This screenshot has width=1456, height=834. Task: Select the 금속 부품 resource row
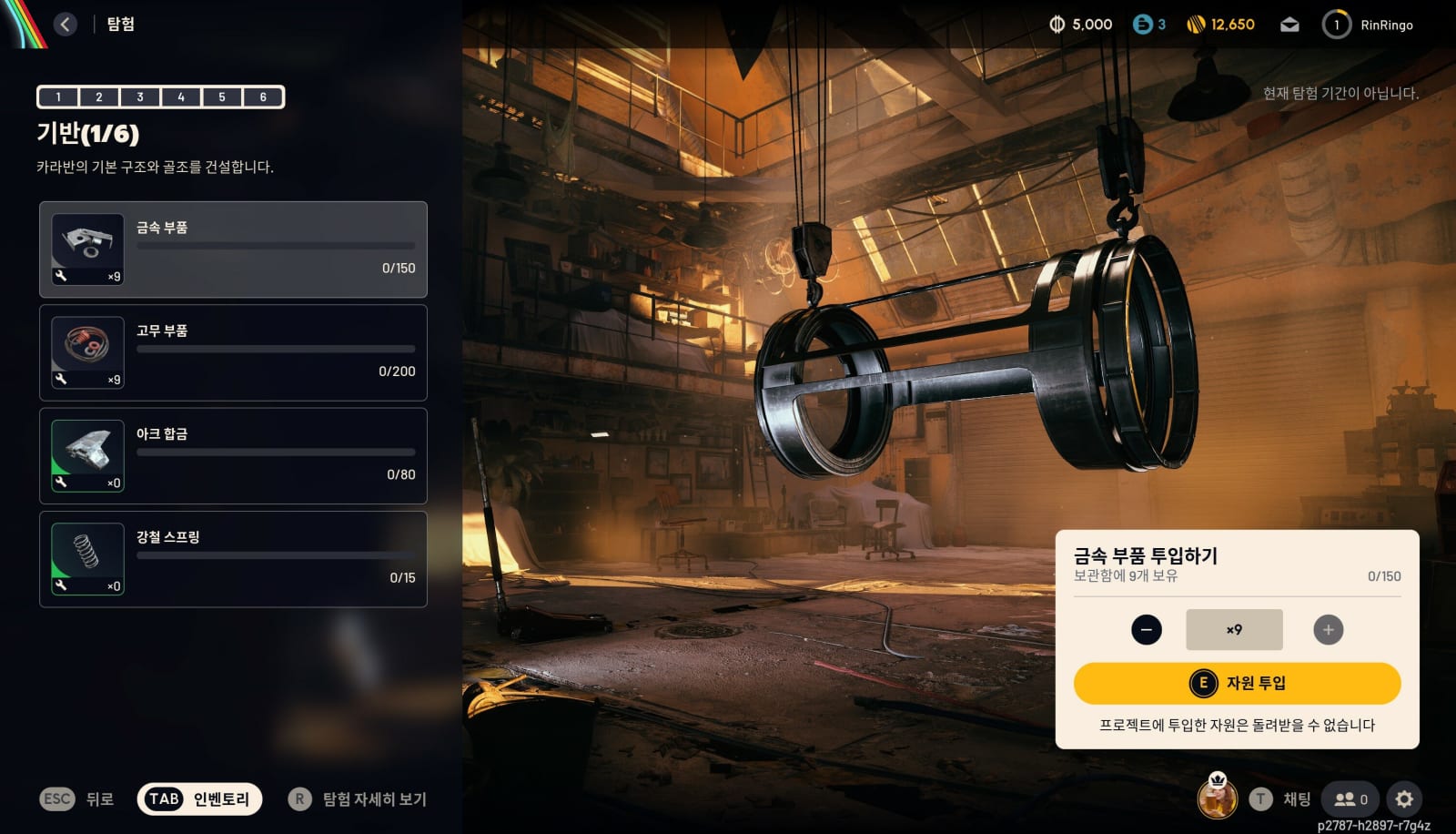[x=233, y=249]
